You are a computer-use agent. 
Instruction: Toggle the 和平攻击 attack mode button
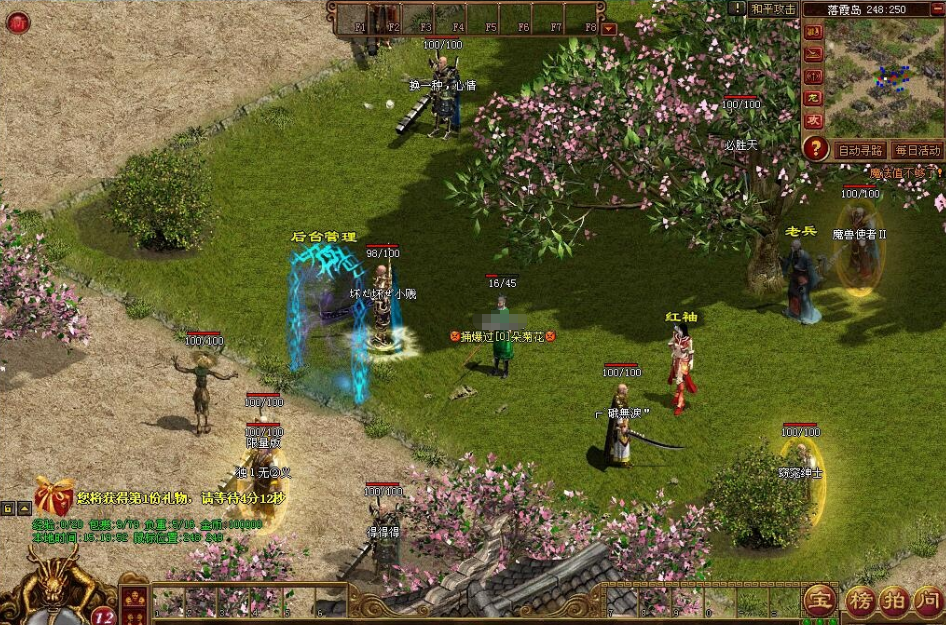coord(773,9)
